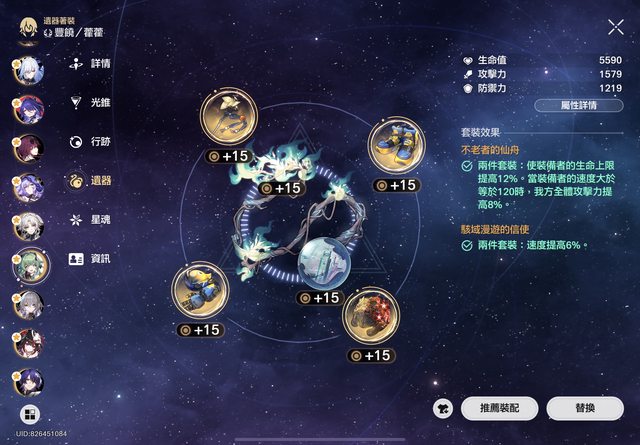Screen dimensions: 640x445
Task: Show the 資訊 info tab
Action: pos(90,258)
